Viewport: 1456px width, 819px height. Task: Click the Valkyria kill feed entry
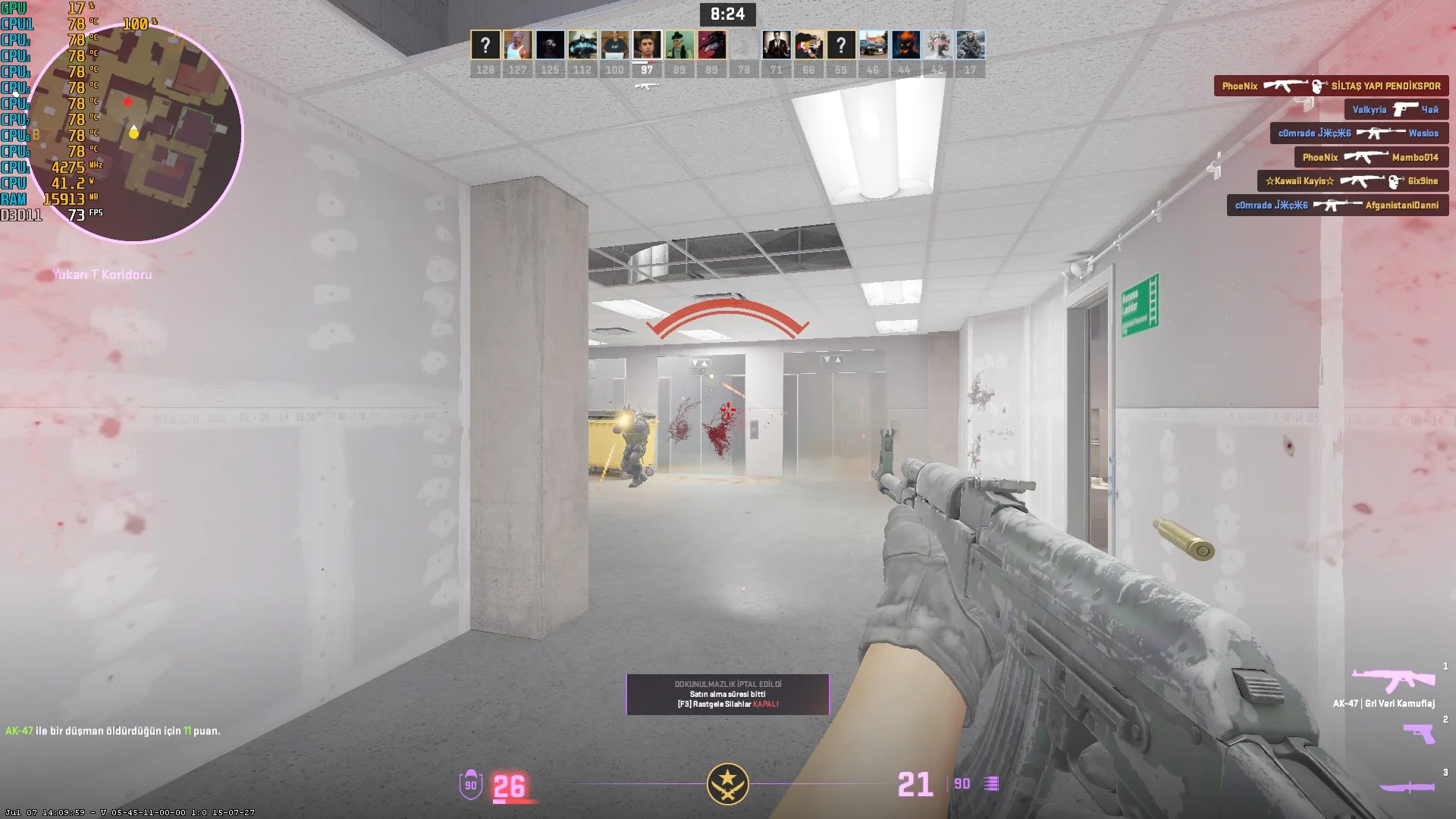(x=1396, y=110)
